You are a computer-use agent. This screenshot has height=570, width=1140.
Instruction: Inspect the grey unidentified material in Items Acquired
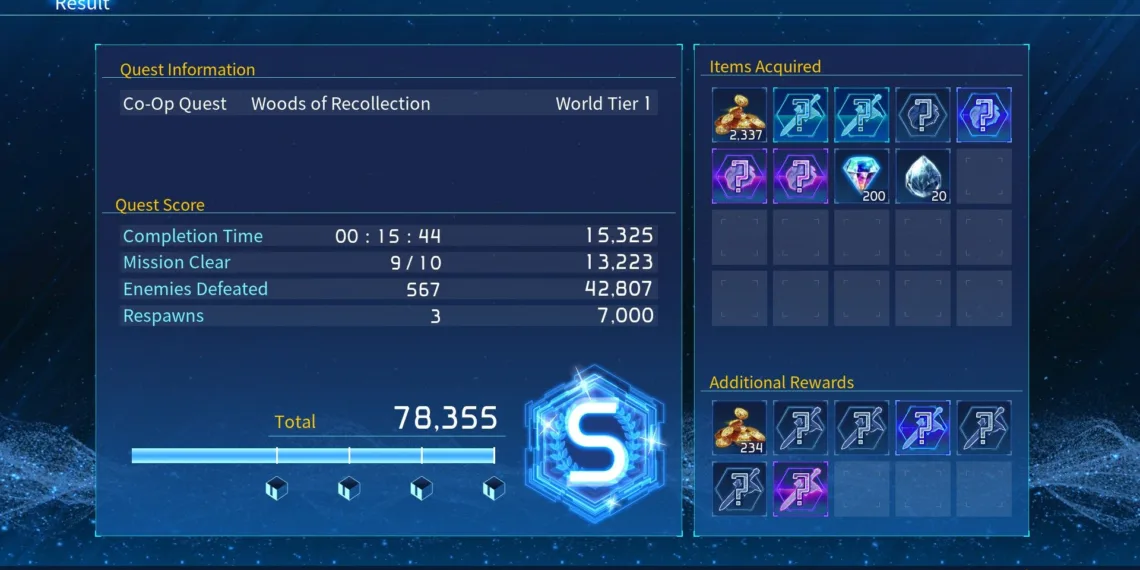click(922, 115)
